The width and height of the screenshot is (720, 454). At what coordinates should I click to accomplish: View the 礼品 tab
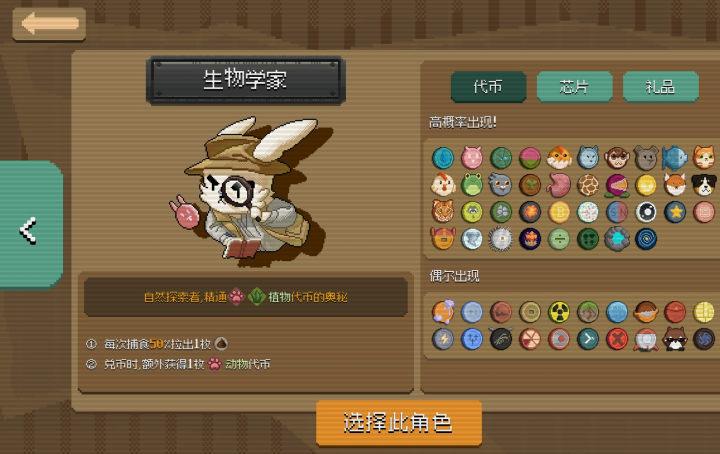click(x=660, y=87)
